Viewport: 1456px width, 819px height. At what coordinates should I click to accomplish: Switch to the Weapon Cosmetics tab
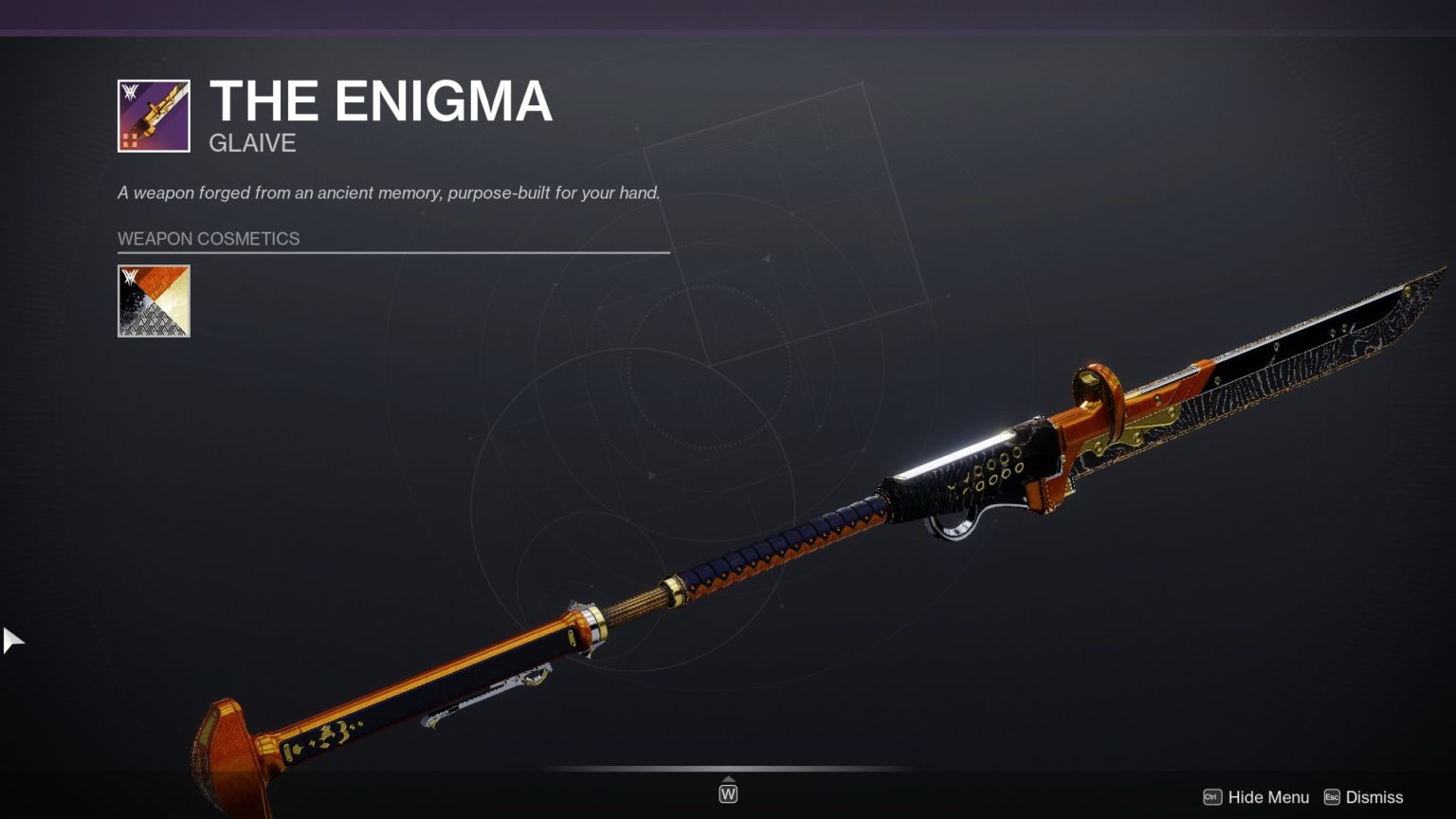(208, 239)
